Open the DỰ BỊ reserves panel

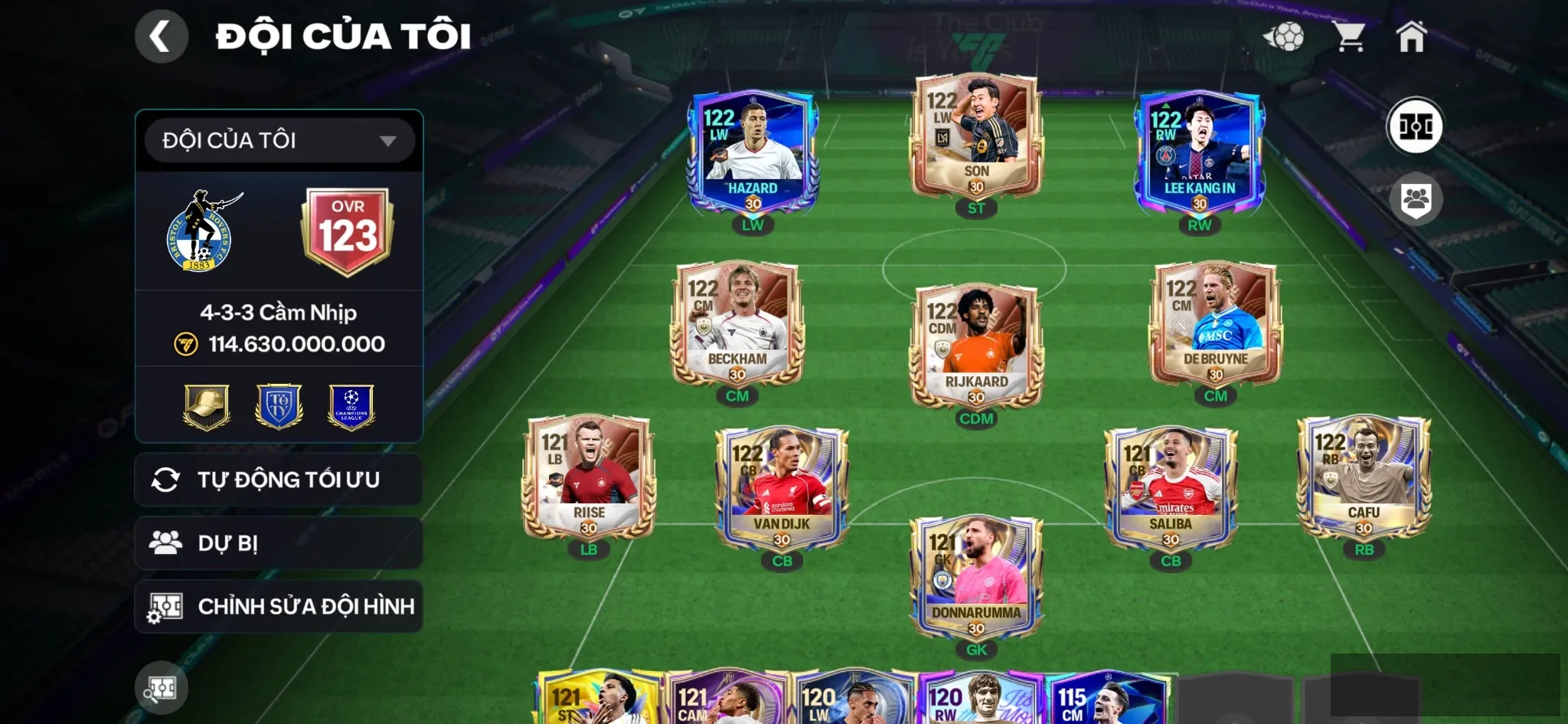pos(279,543)
